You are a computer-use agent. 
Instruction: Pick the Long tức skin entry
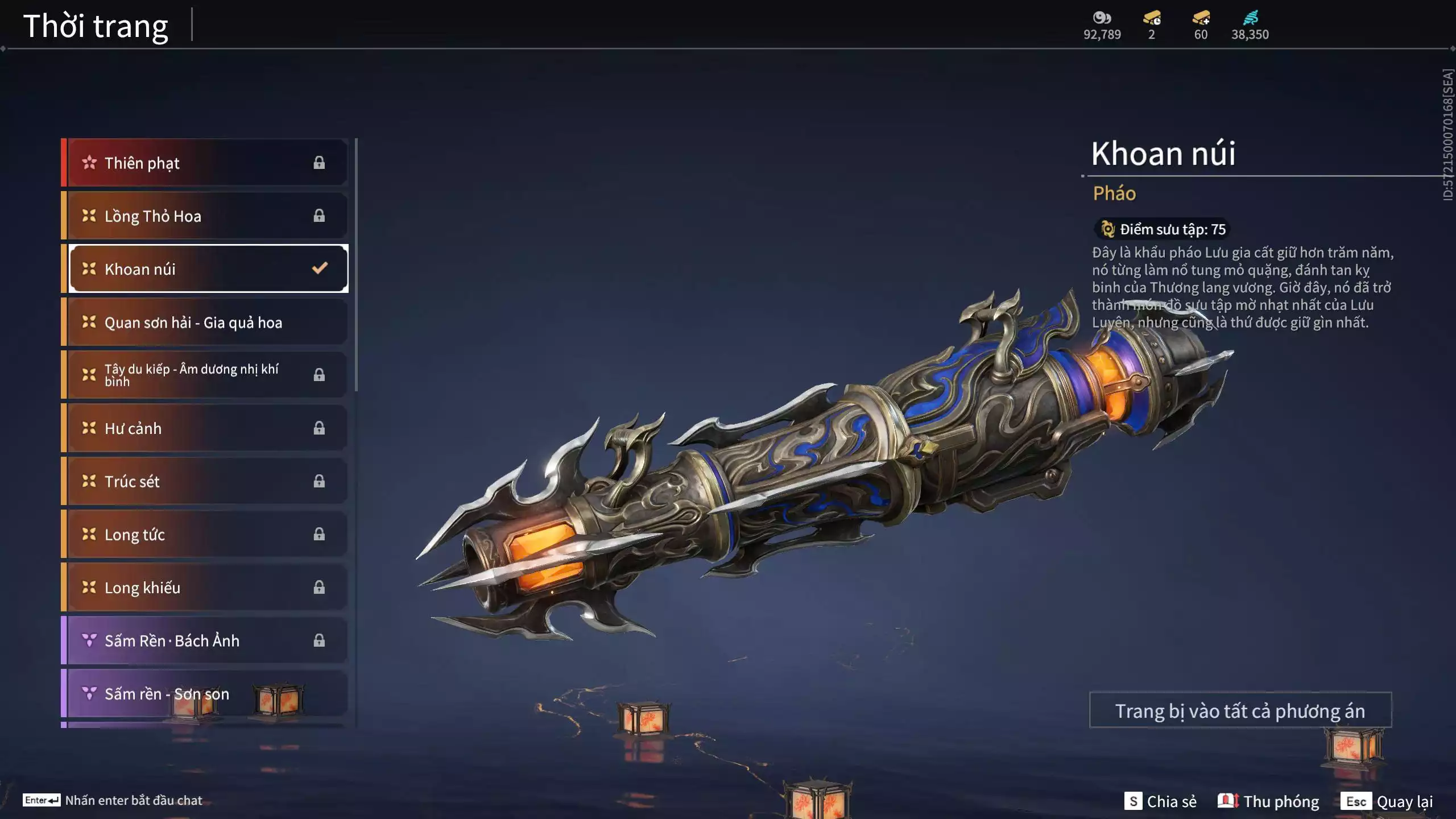pyautogui.click(x=205, y=535)
